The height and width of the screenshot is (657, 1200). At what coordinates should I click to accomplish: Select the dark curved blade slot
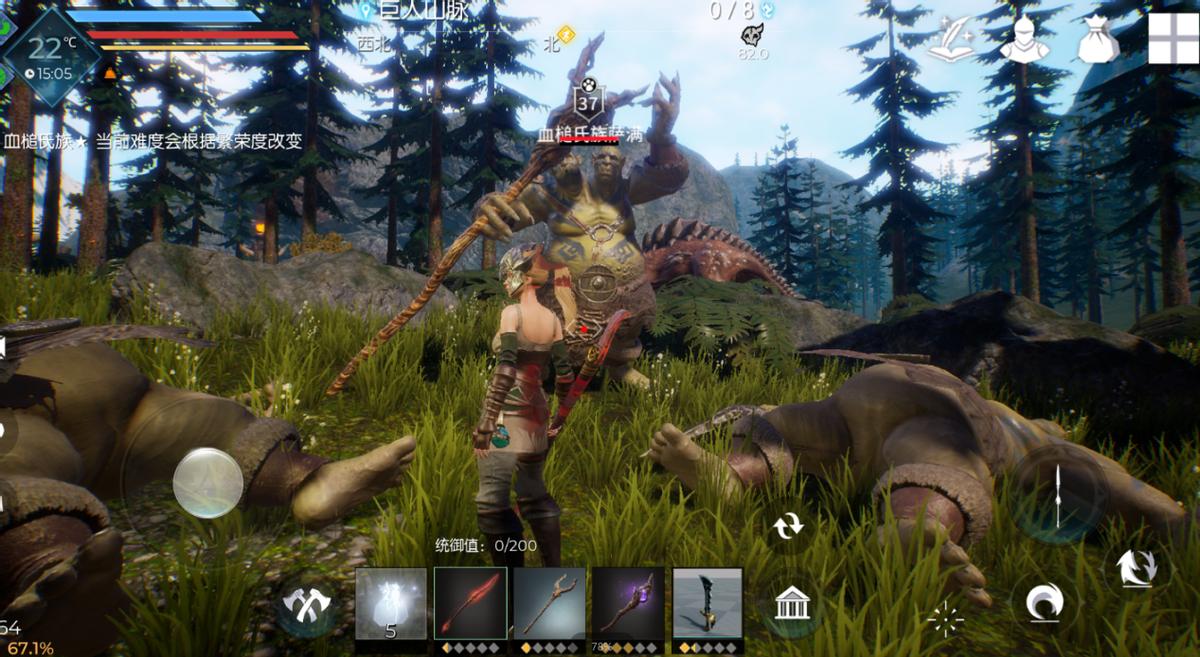pyautogui.click(x=708, y=603)
